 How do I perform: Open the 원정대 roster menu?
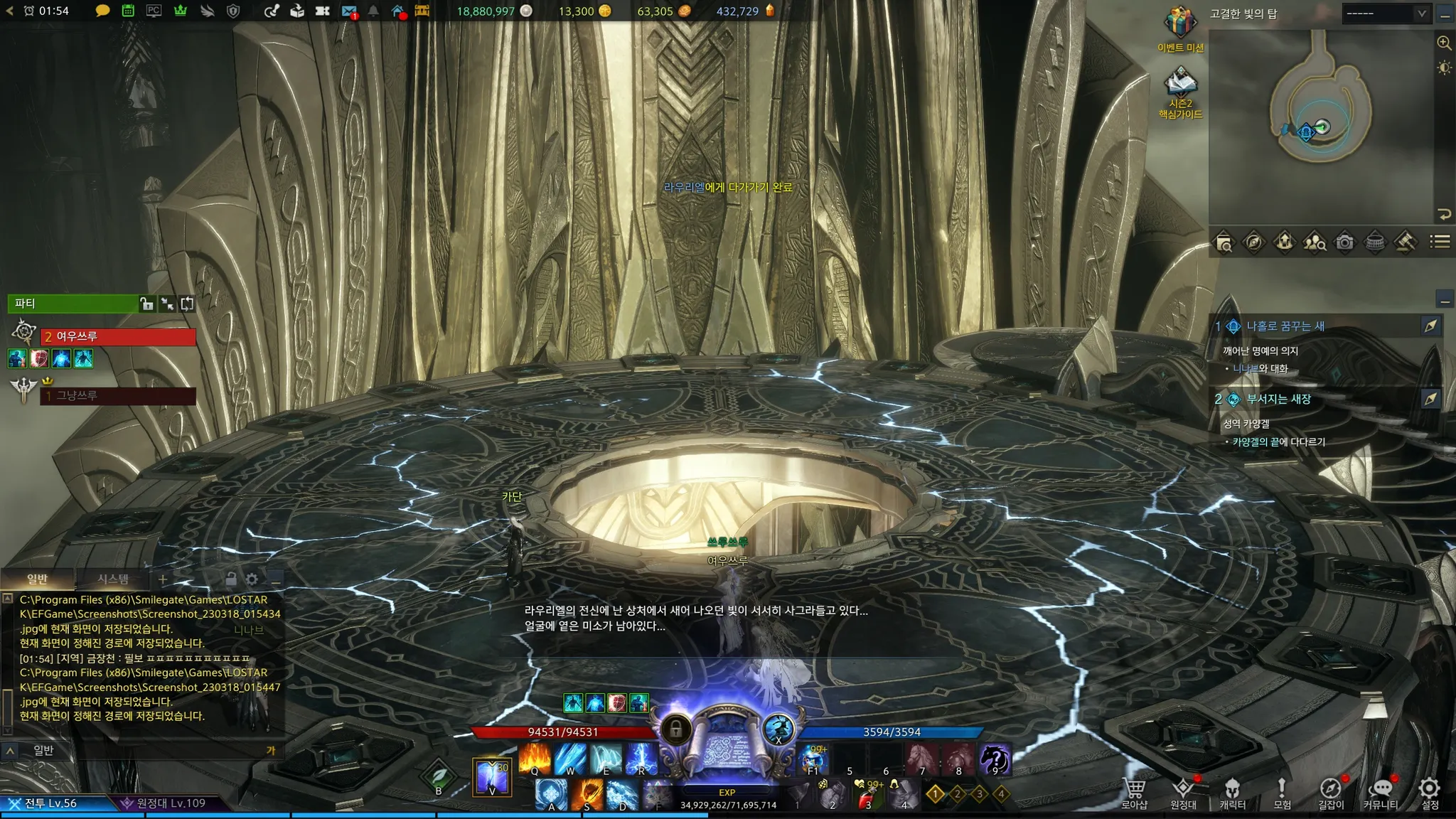click(1183, 792)
